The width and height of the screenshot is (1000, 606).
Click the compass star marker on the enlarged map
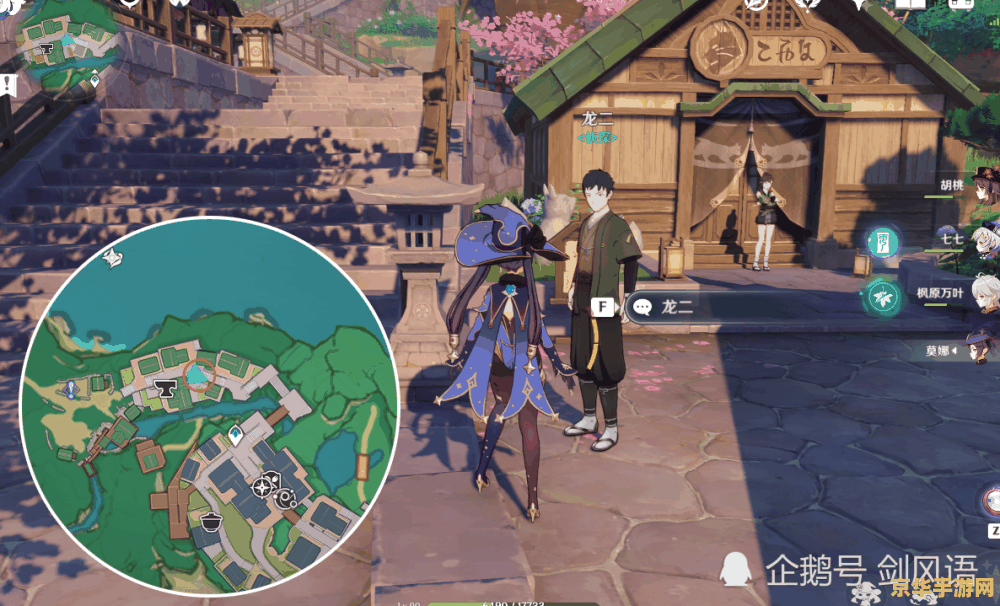coord(262,487)
